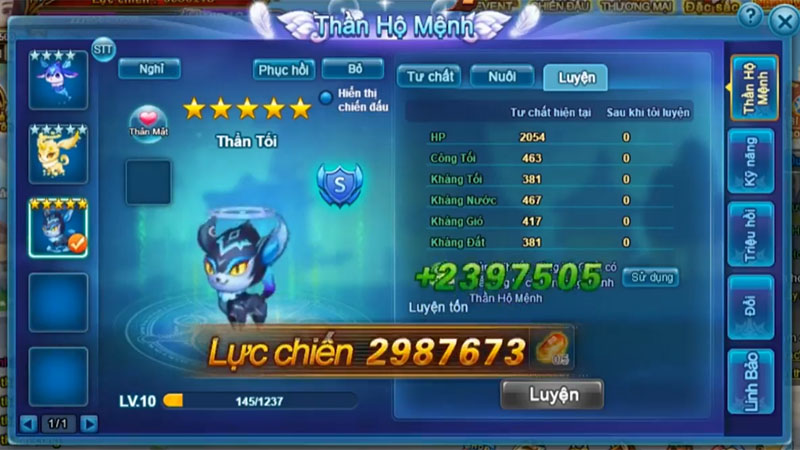
Task: Open the Triệu hồi side tab
Action: (753, 236)
